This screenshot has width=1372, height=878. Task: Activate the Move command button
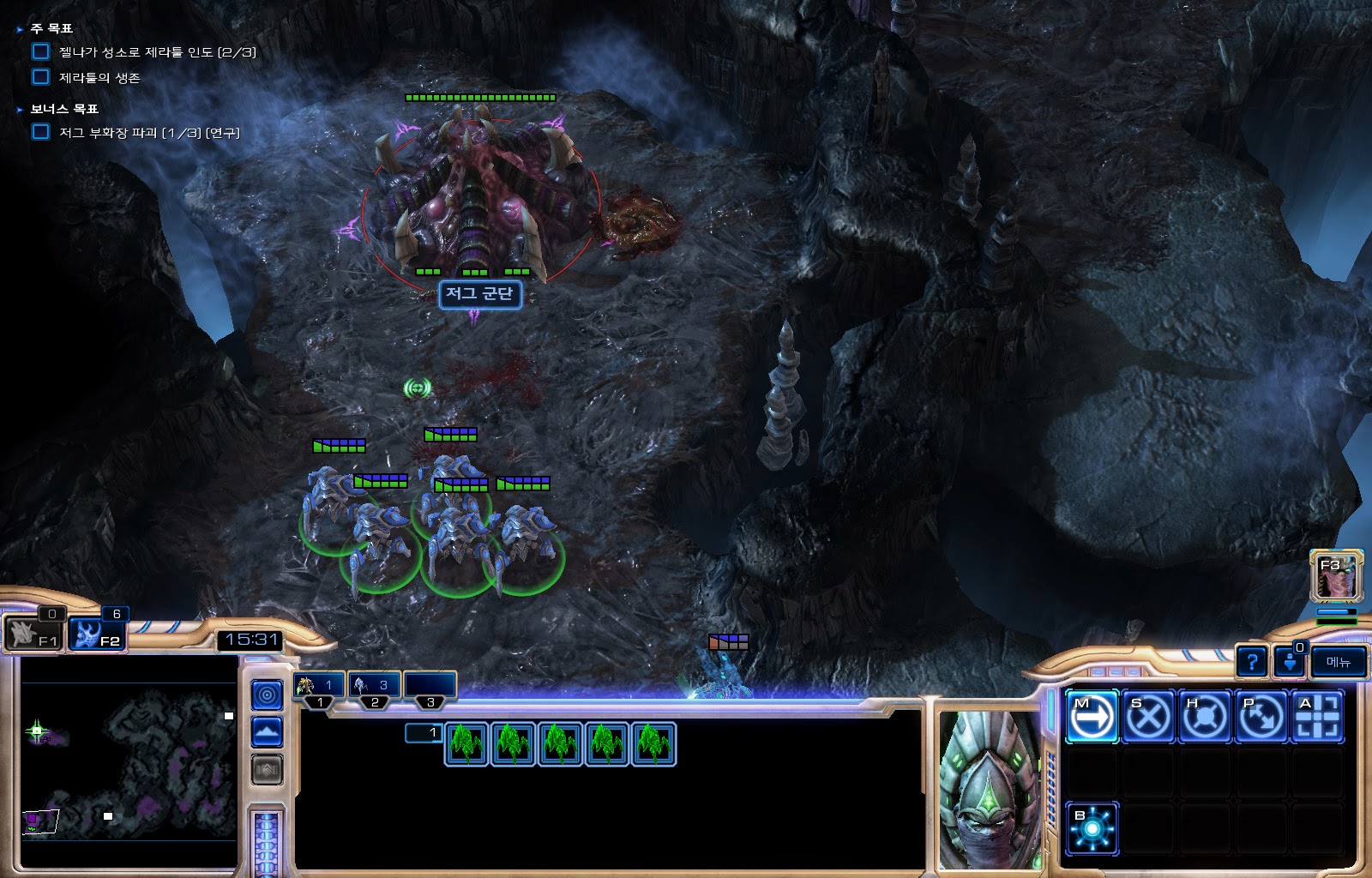coord(1092,716)
